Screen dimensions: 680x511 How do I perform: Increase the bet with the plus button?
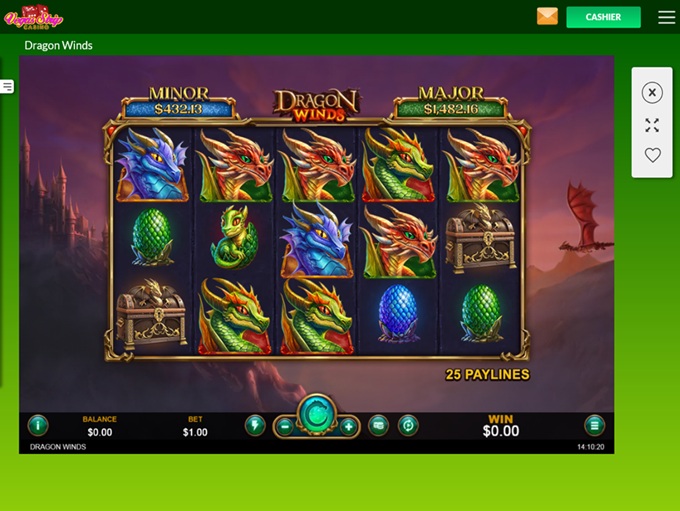[x=348, y=426]
